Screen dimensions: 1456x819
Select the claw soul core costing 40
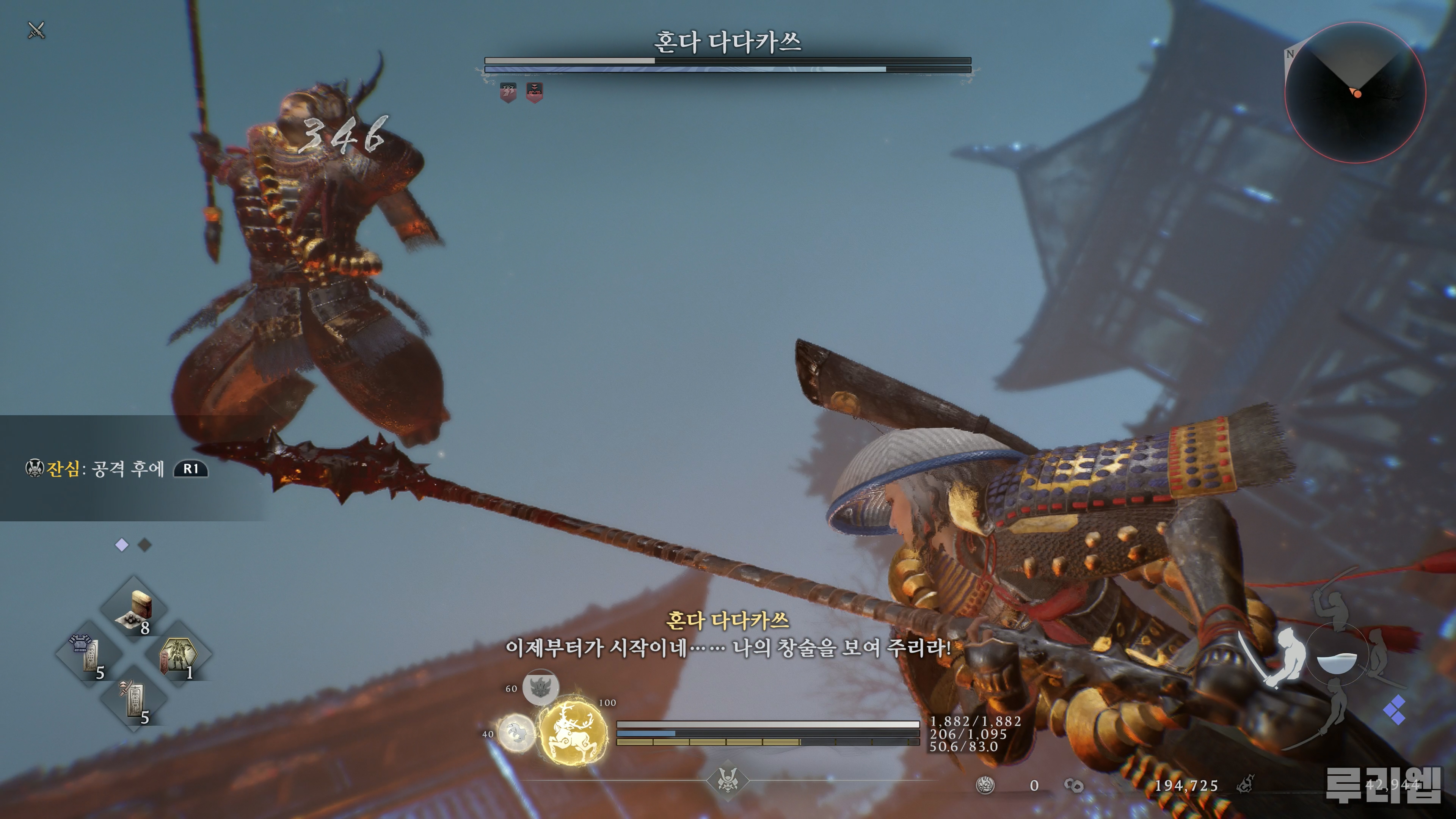[516, 733]
